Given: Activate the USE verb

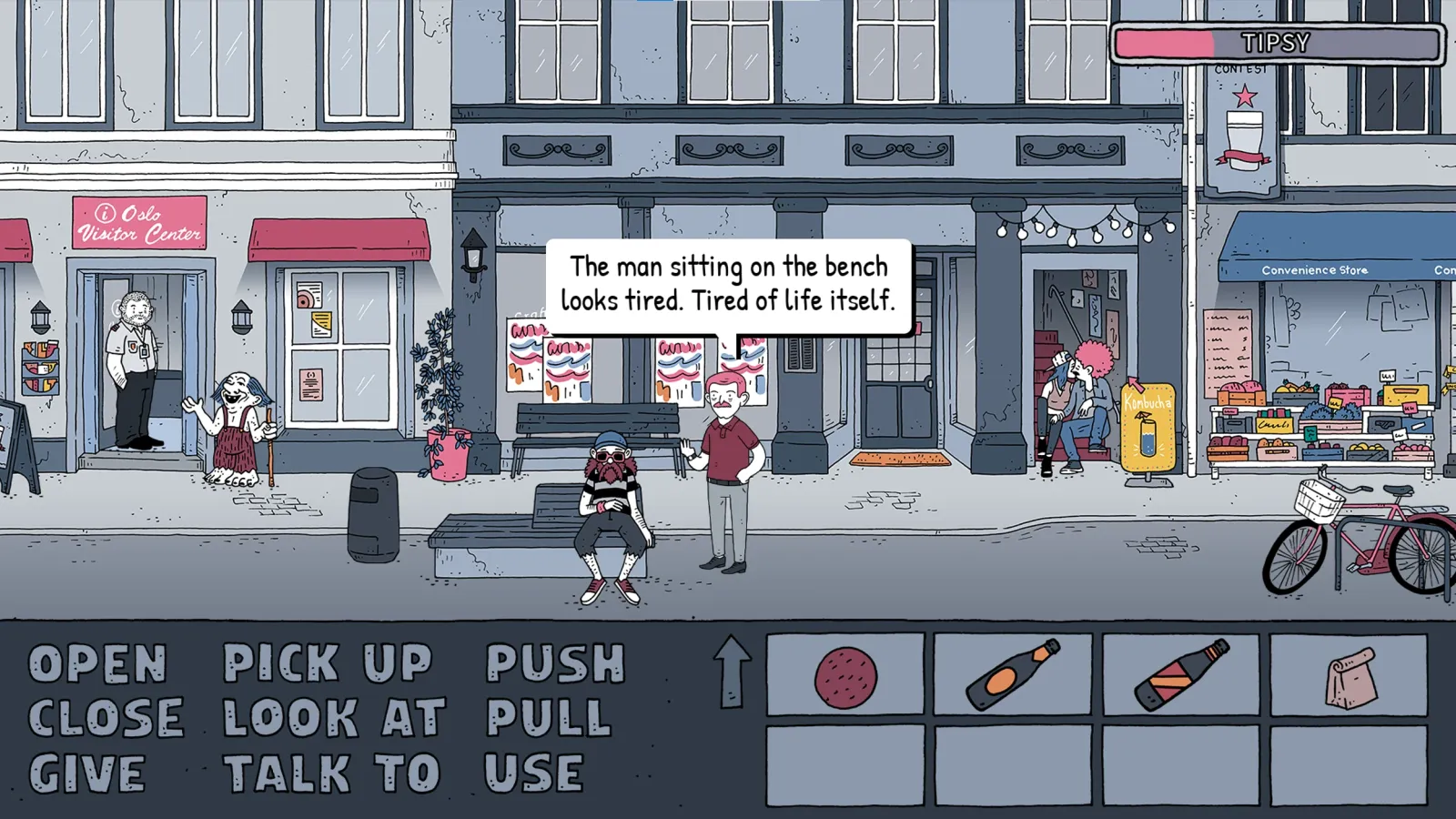Looking at the screenshot, I should pyautogui.click(x=533, y=774).
